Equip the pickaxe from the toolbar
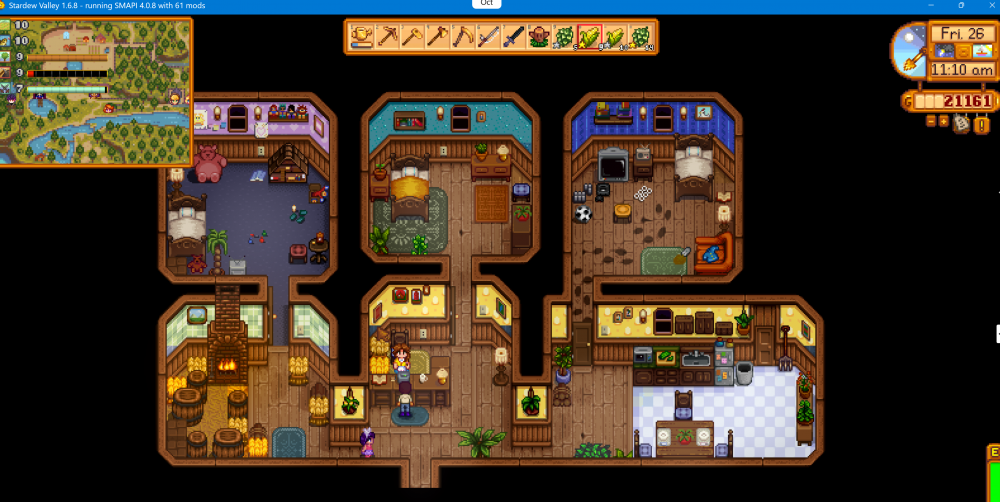 pos(387,38)
